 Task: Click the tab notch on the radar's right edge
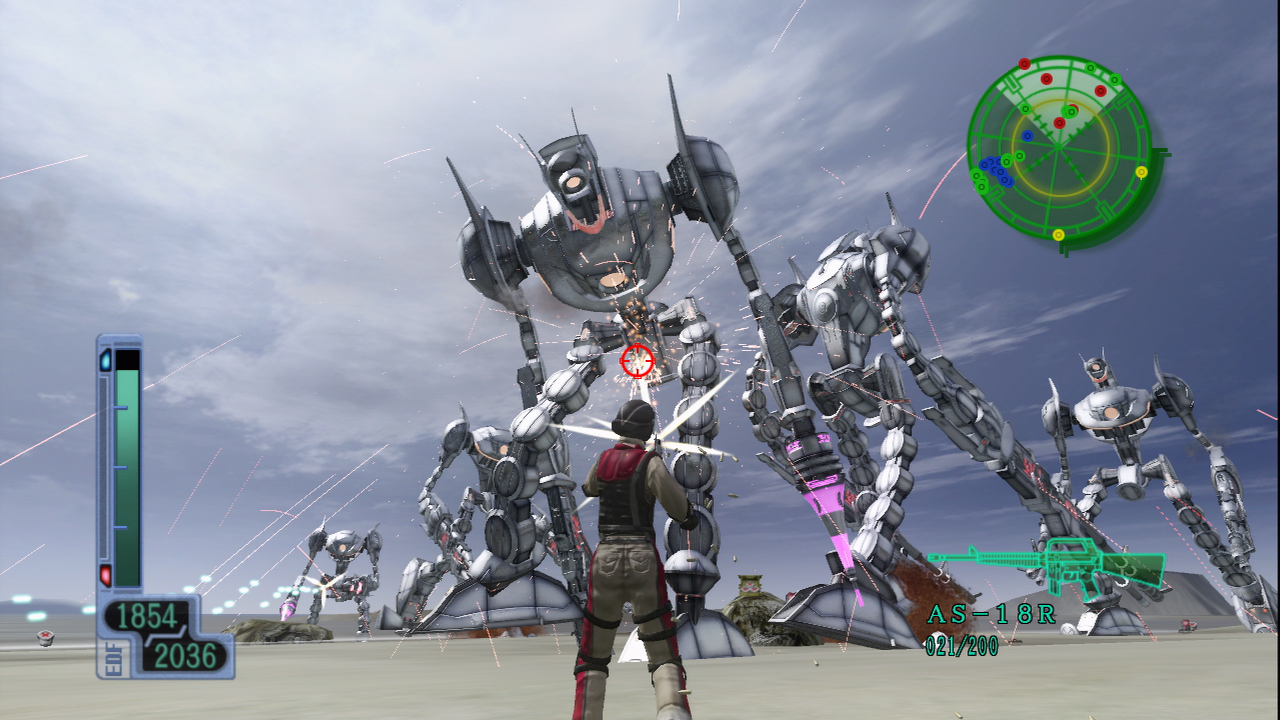pyautogui.click(x=1161, y=150)
